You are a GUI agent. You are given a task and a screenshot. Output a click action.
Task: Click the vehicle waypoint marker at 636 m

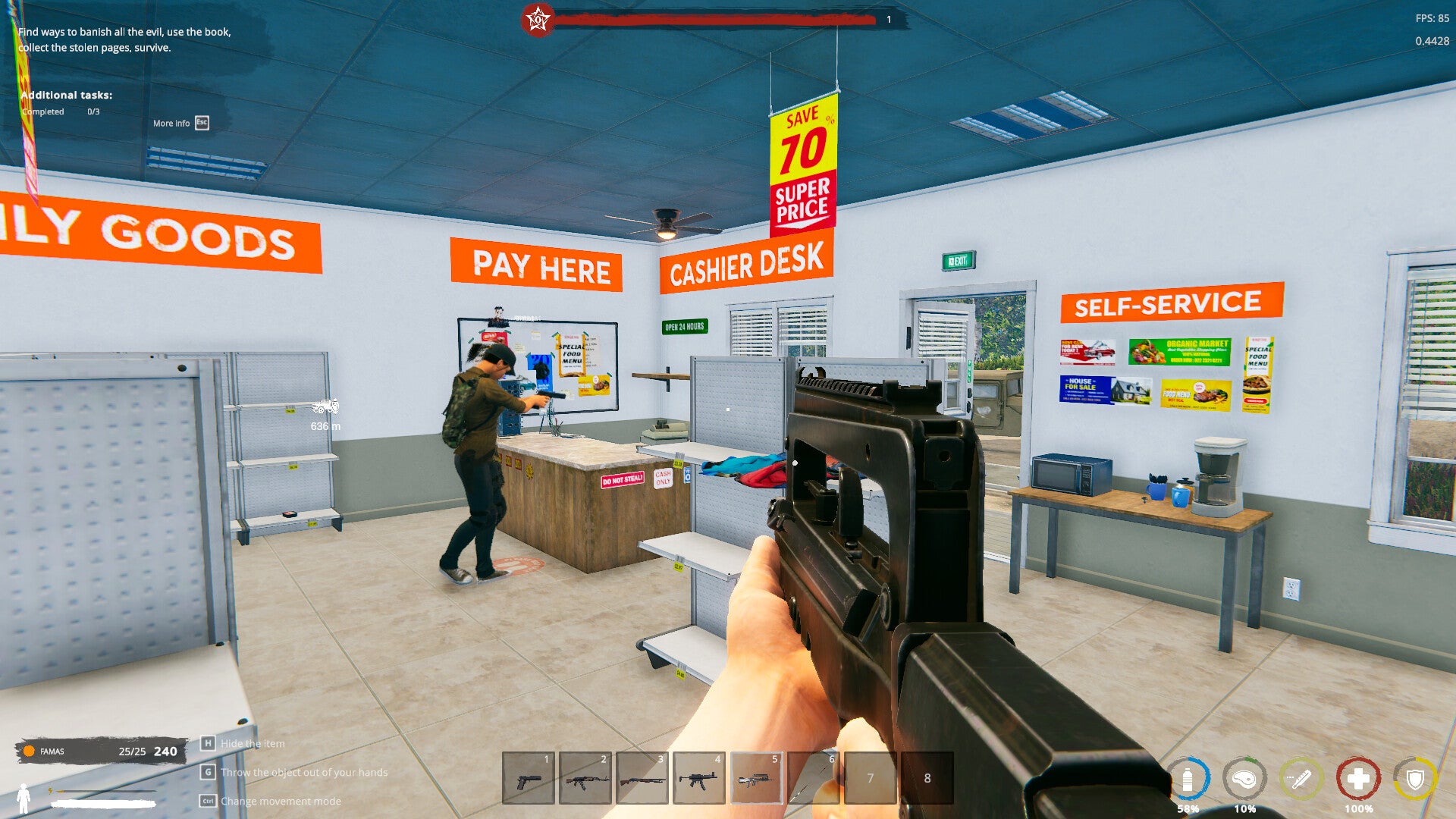pyautogui.click(x=325, y=407)
